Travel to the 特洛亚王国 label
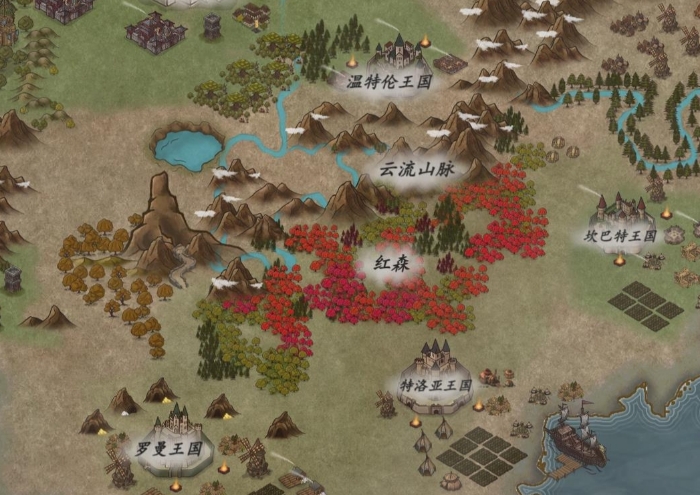The image size is (700, 495). click(436, 384)
